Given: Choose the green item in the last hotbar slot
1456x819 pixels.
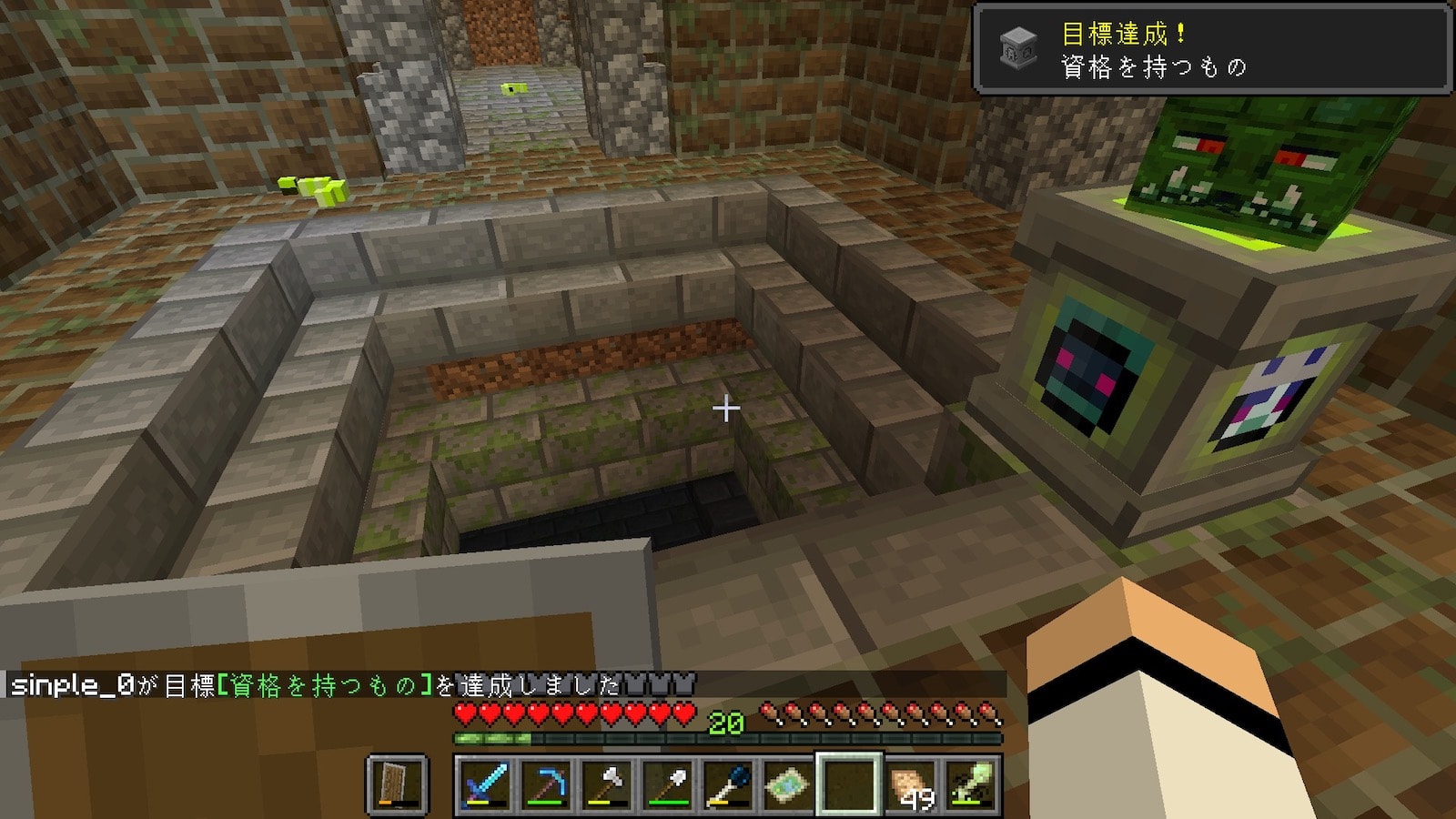Looking at the screenshot, I should point(970,784).
